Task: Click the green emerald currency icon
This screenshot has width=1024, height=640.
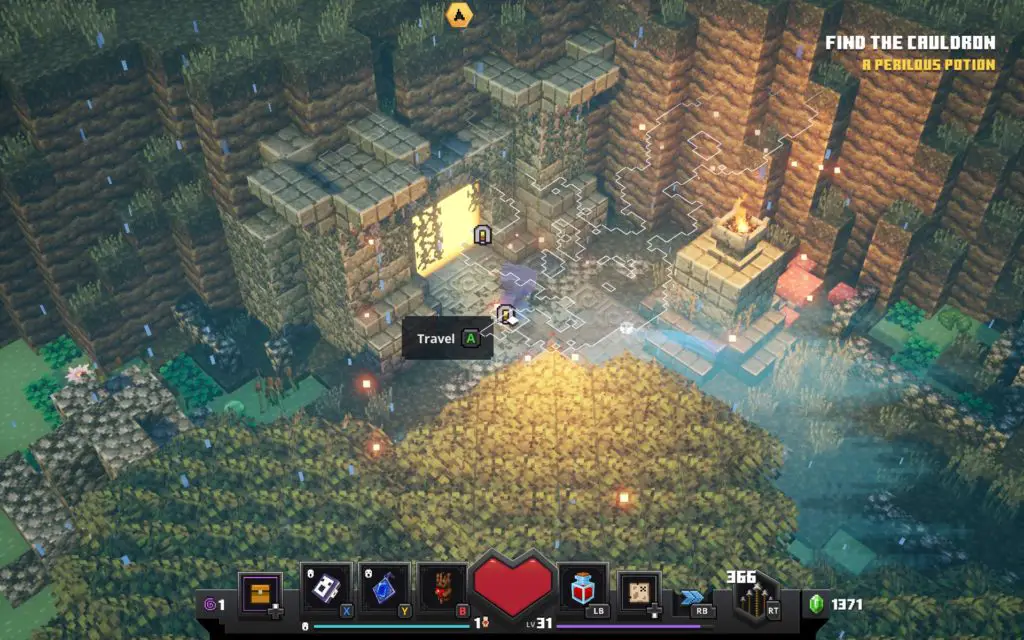Action: tap(815, 604)
